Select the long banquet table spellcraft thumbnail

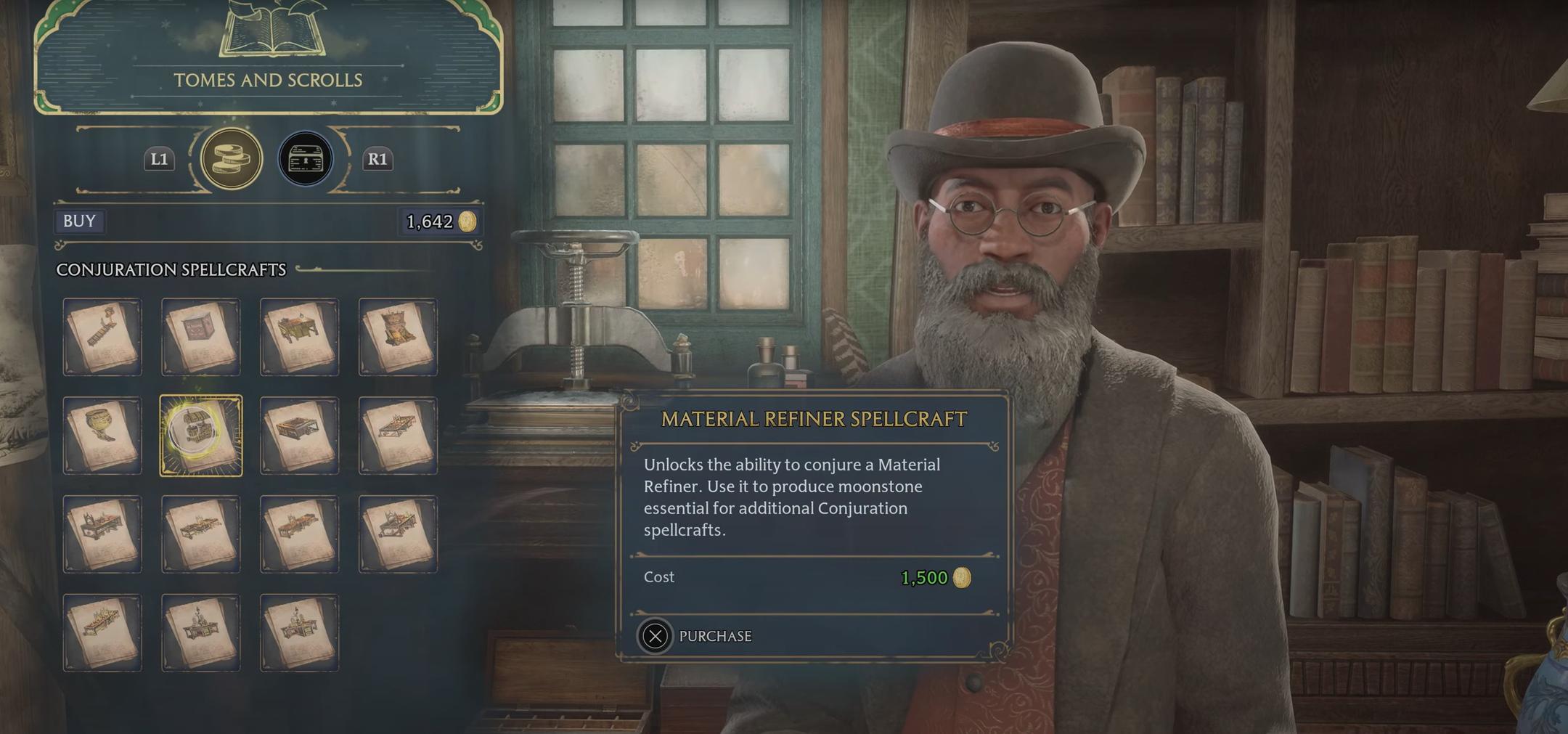pyautogui.click(x=102, y=632)
